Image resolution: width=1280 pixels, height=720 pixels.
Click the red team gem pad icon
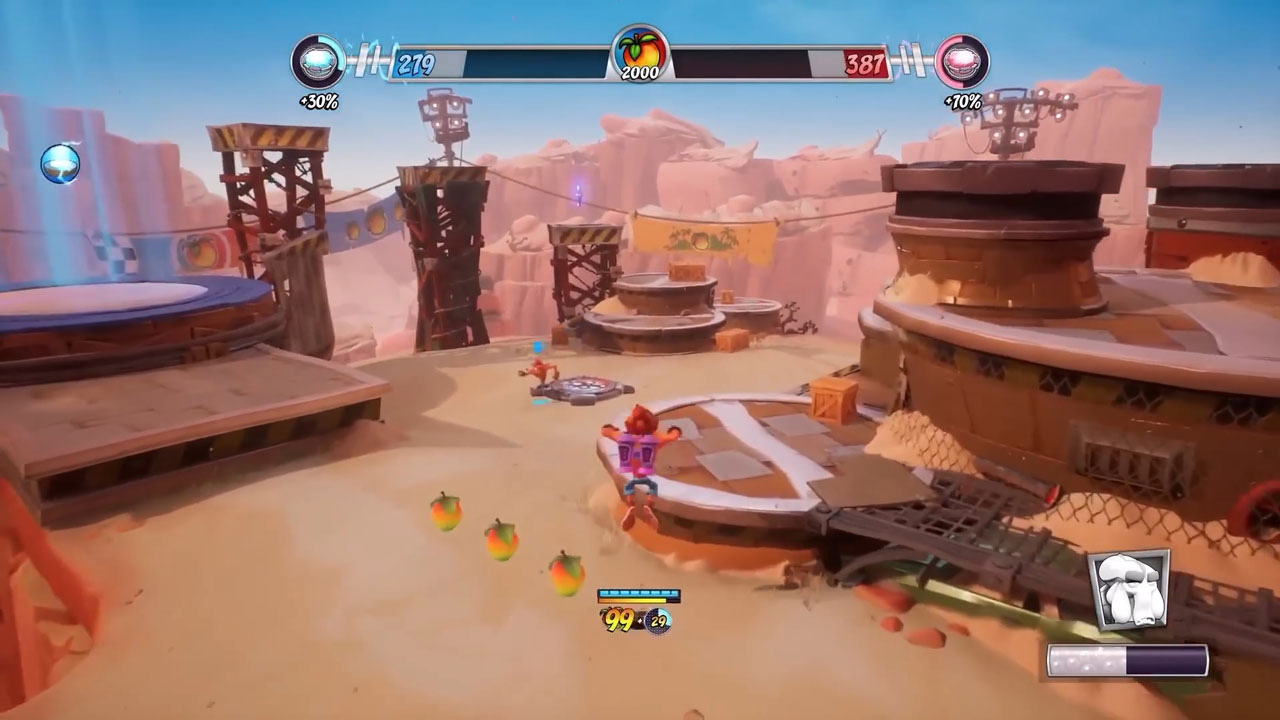coord(962,62)
